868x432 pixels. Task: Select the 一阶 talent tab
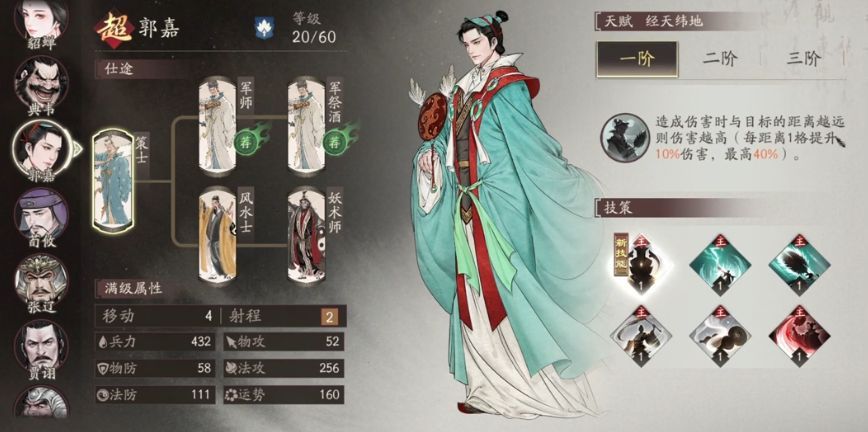point(637,58)
